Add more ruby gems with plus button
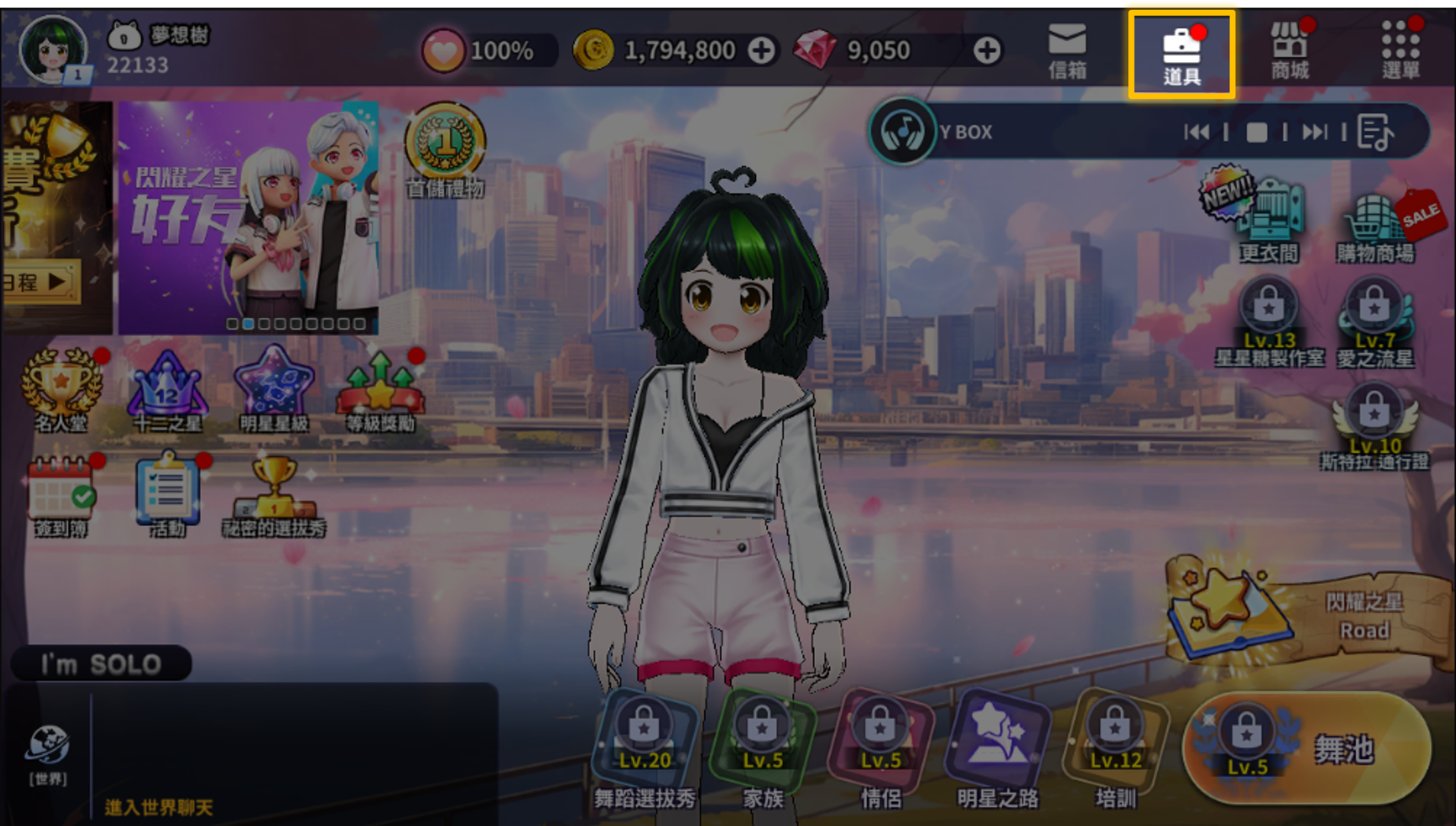Viewport: 1456px width, 826px height. (987, 51)
